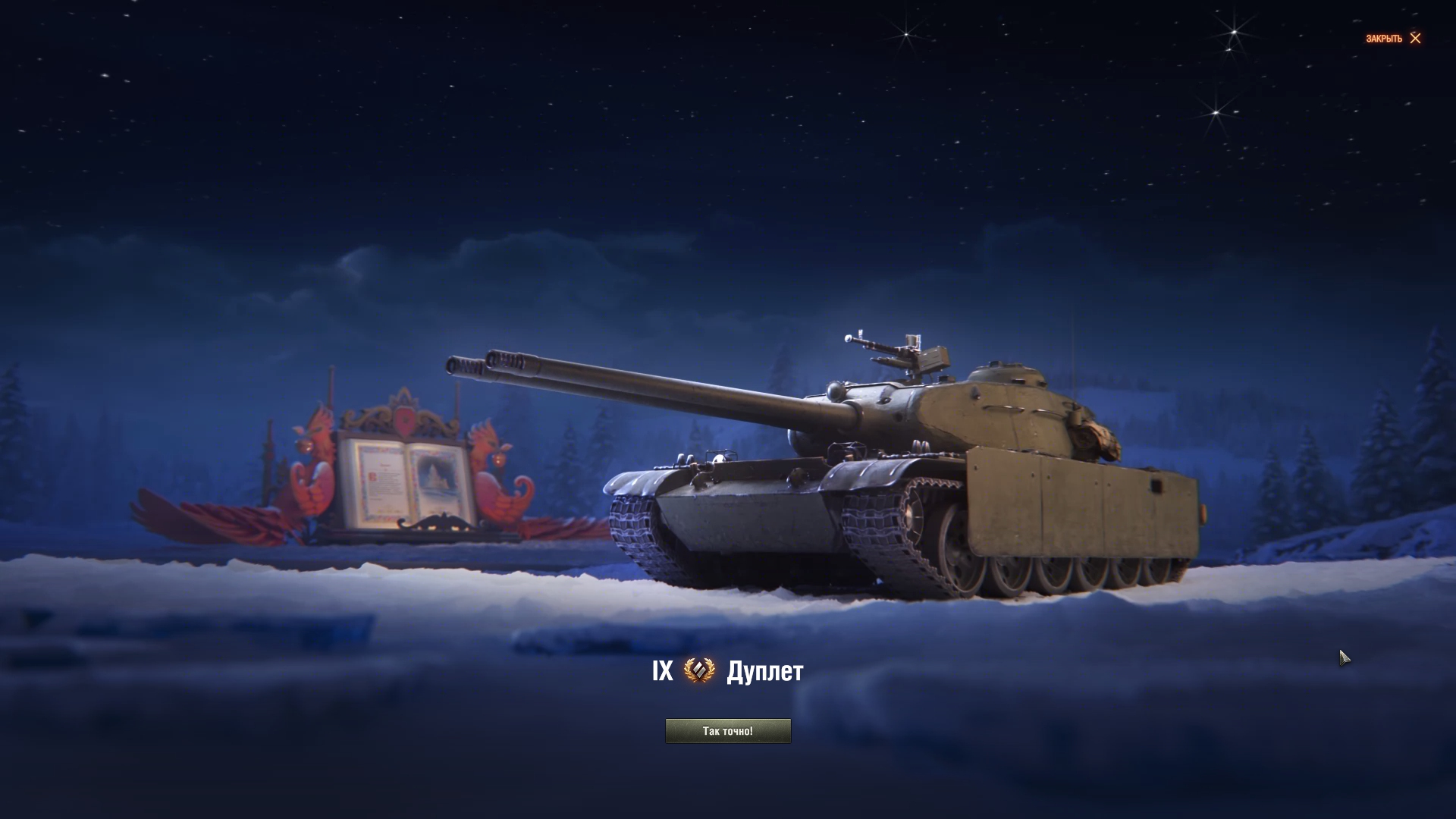Image resolution: width=1456 pixels, height=819 pixels.
Task: Close the reward screen via "Закрыть"
Action: pos(1393,39)
